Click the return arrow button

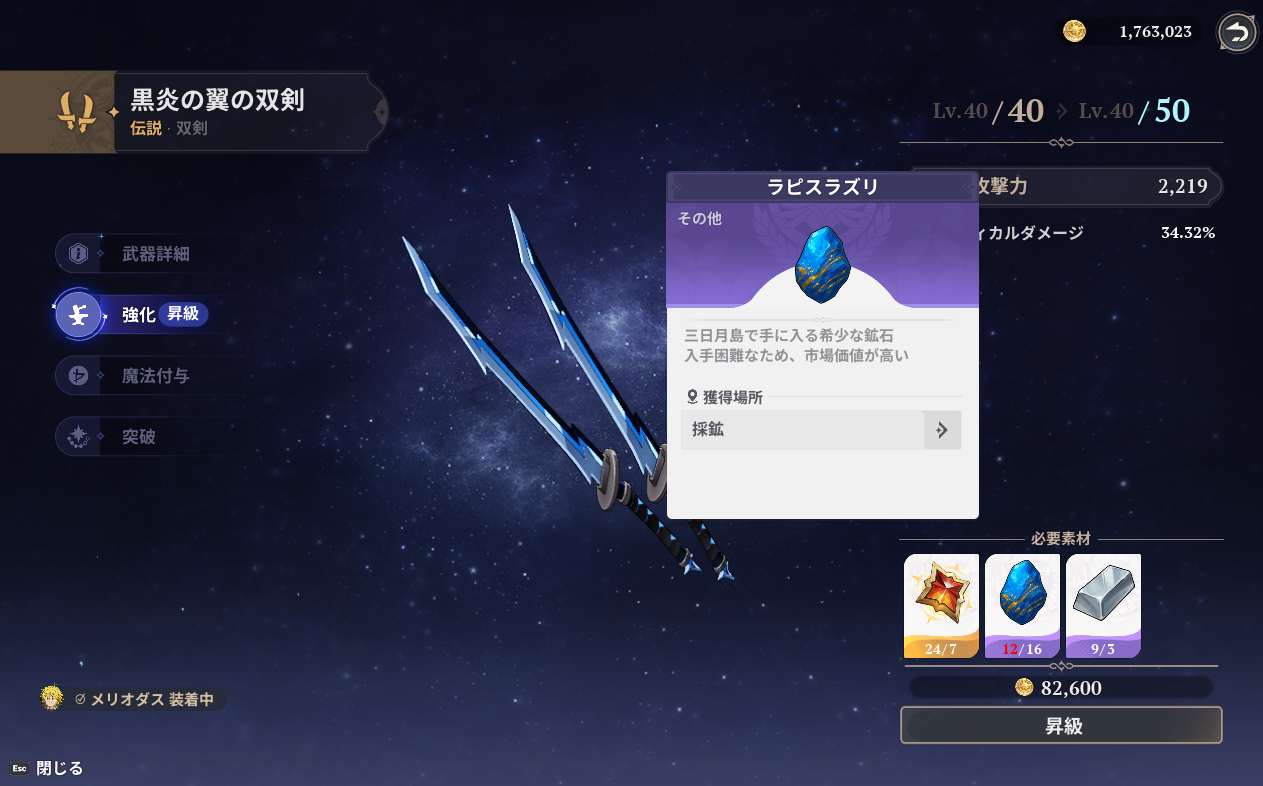(x=1237, y=33)
